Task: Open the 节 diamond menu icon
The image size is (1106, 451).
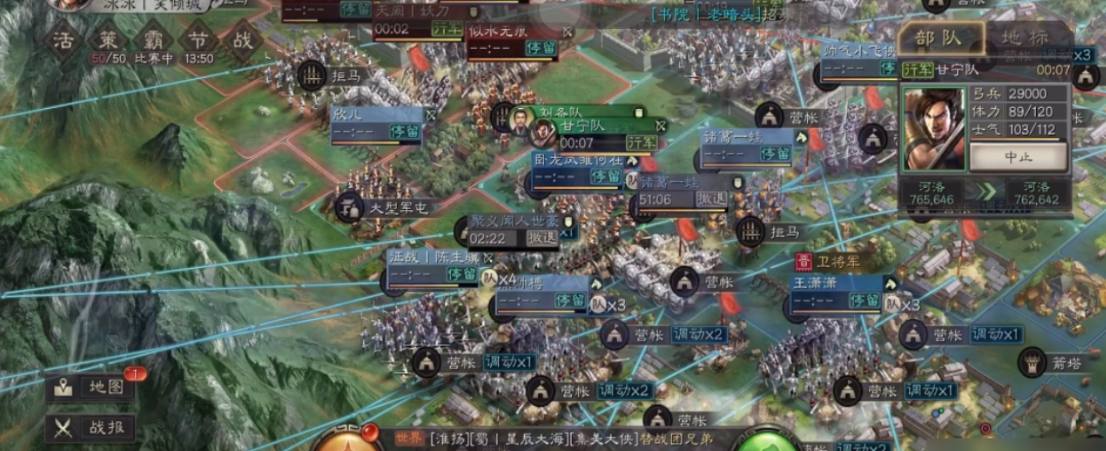Action: [198, 41]
